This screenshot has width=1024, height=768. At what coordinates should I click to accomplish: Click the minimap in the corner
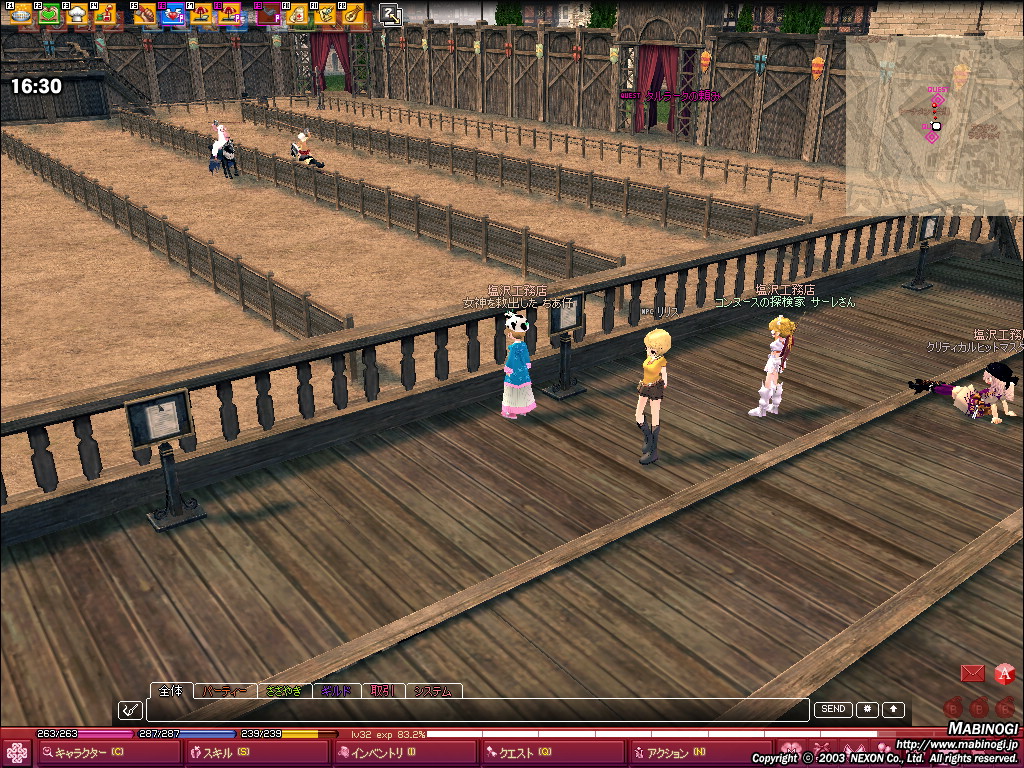coord(934,126)
